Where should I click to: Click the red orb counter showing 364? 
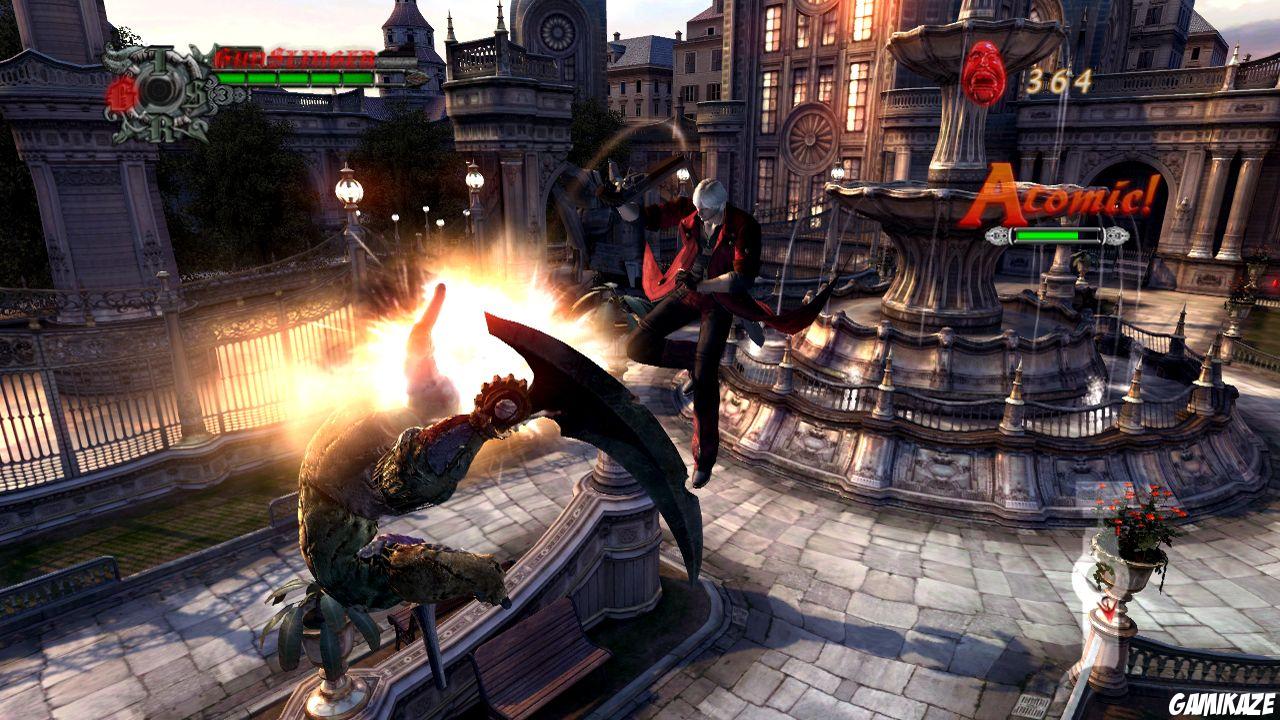[1058, 80]
